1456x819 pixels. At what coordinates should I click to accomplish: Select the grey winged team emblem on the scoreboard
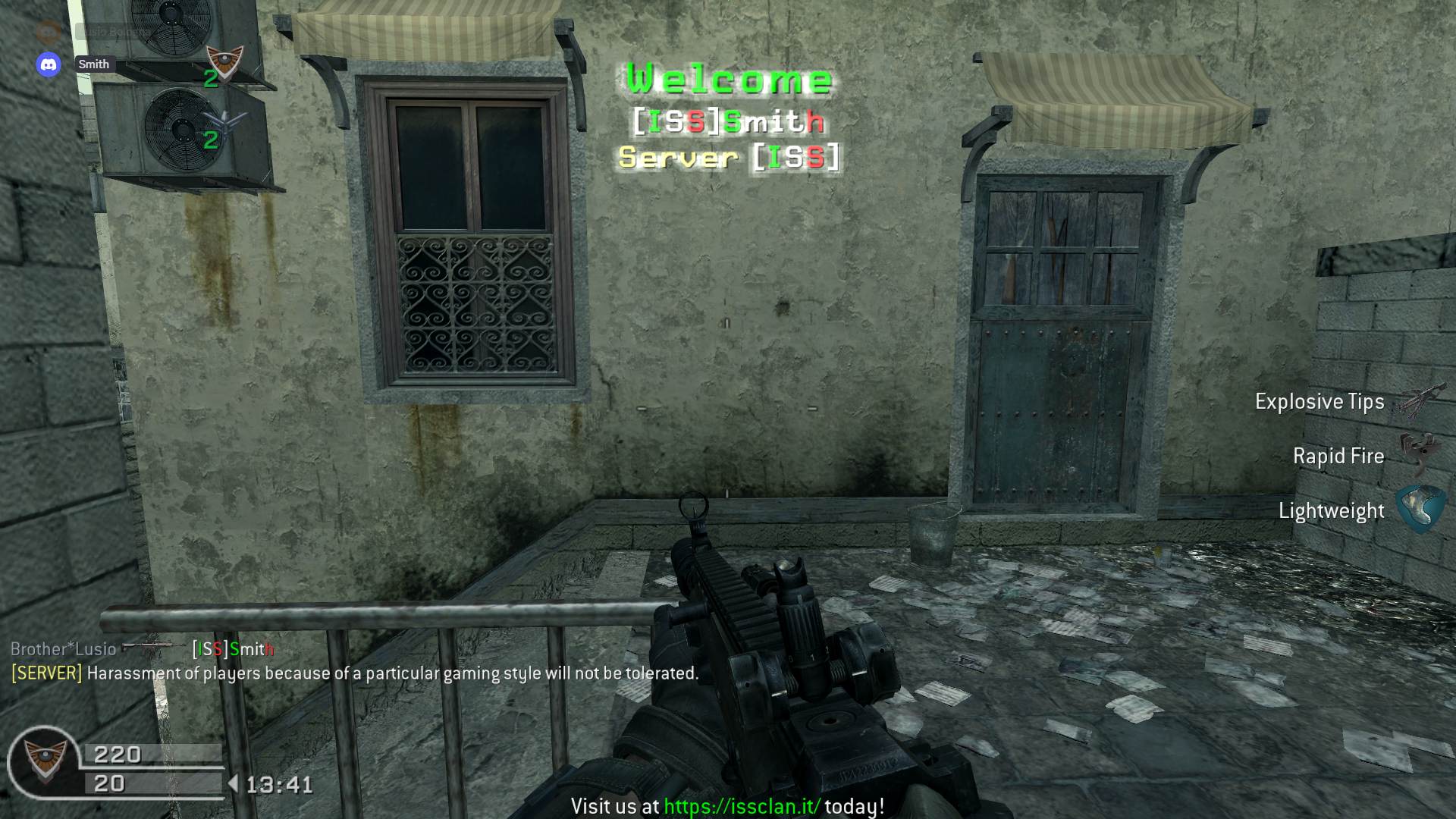click(224, 121)
